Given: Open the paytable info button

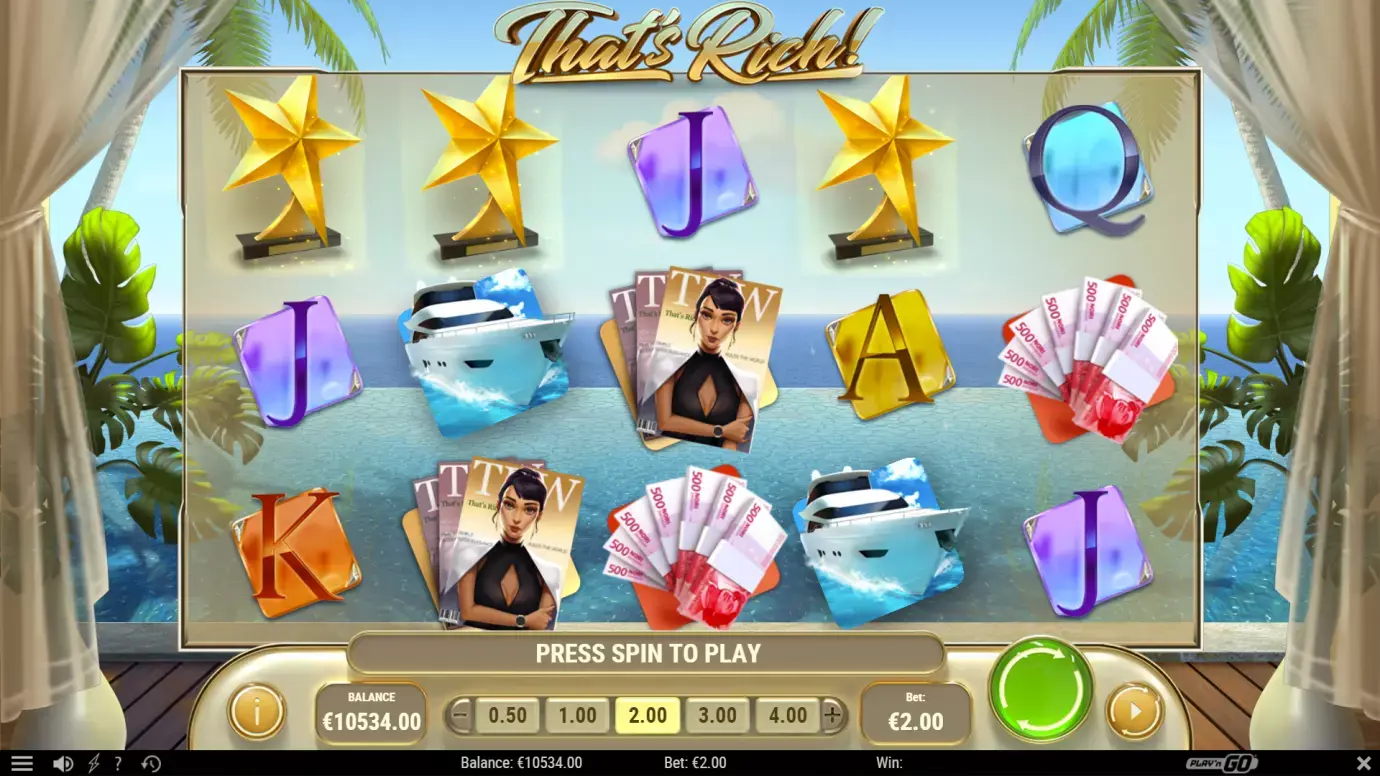Looking at the screenshot, I should [257, 712].
